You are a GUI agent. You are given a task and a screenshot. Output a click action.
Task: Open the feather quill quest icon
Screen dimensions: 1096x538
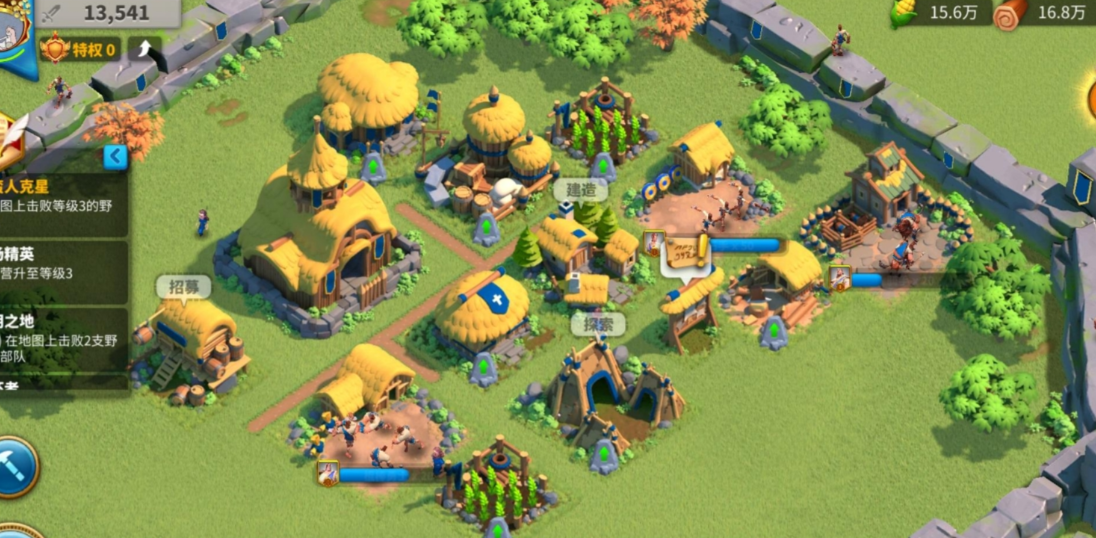(x=10, y=133)
